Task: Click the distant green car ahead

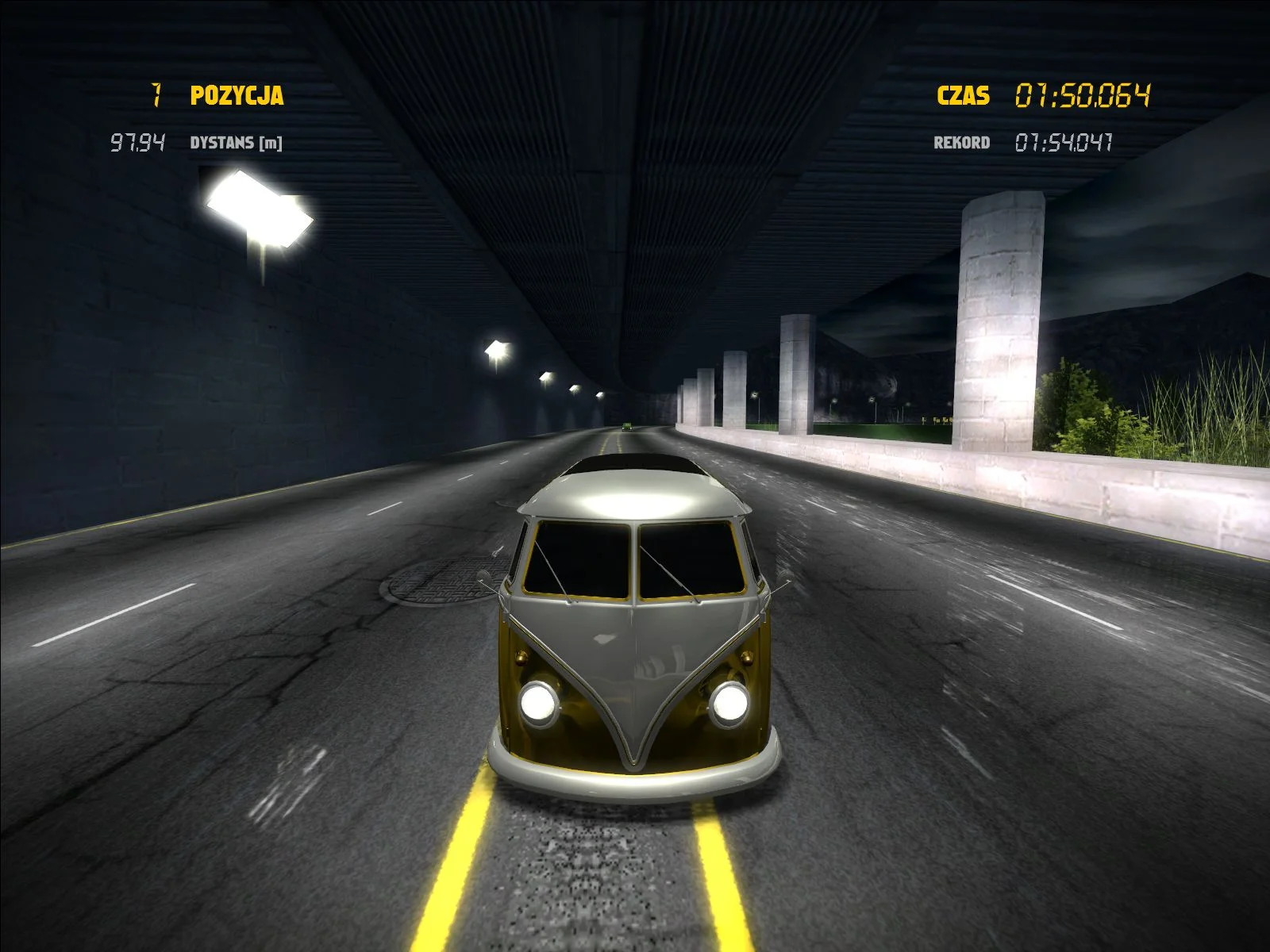Action: 626,426
